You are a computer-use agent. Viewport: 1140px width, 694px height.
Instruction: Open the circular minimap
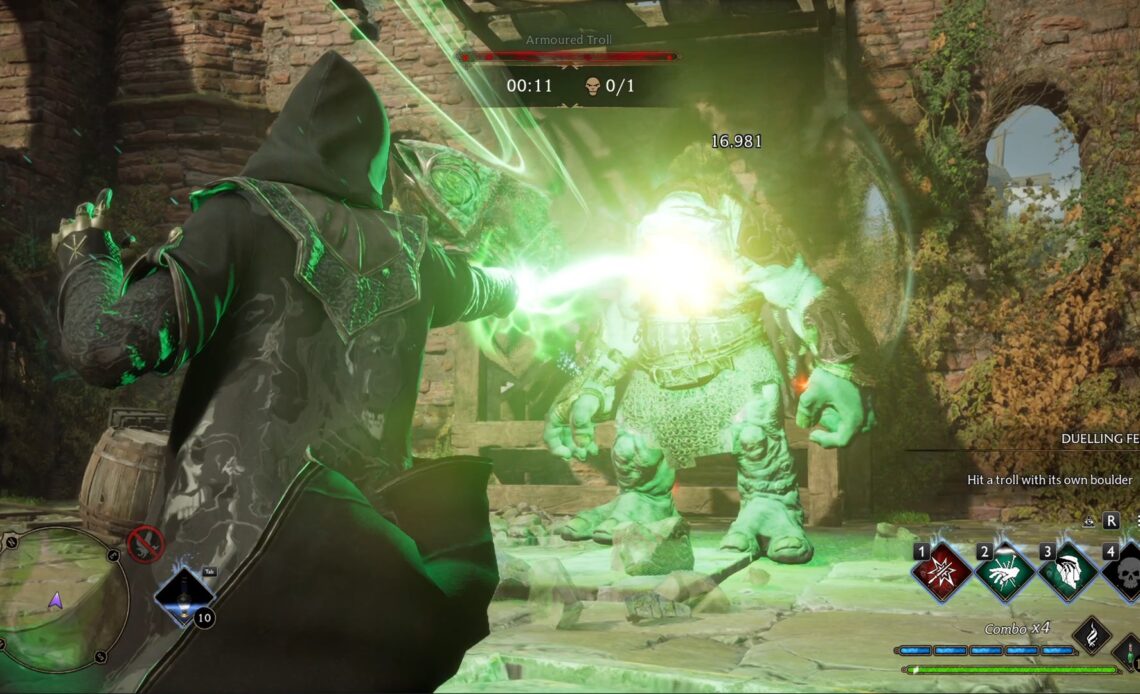pos(57,599)
